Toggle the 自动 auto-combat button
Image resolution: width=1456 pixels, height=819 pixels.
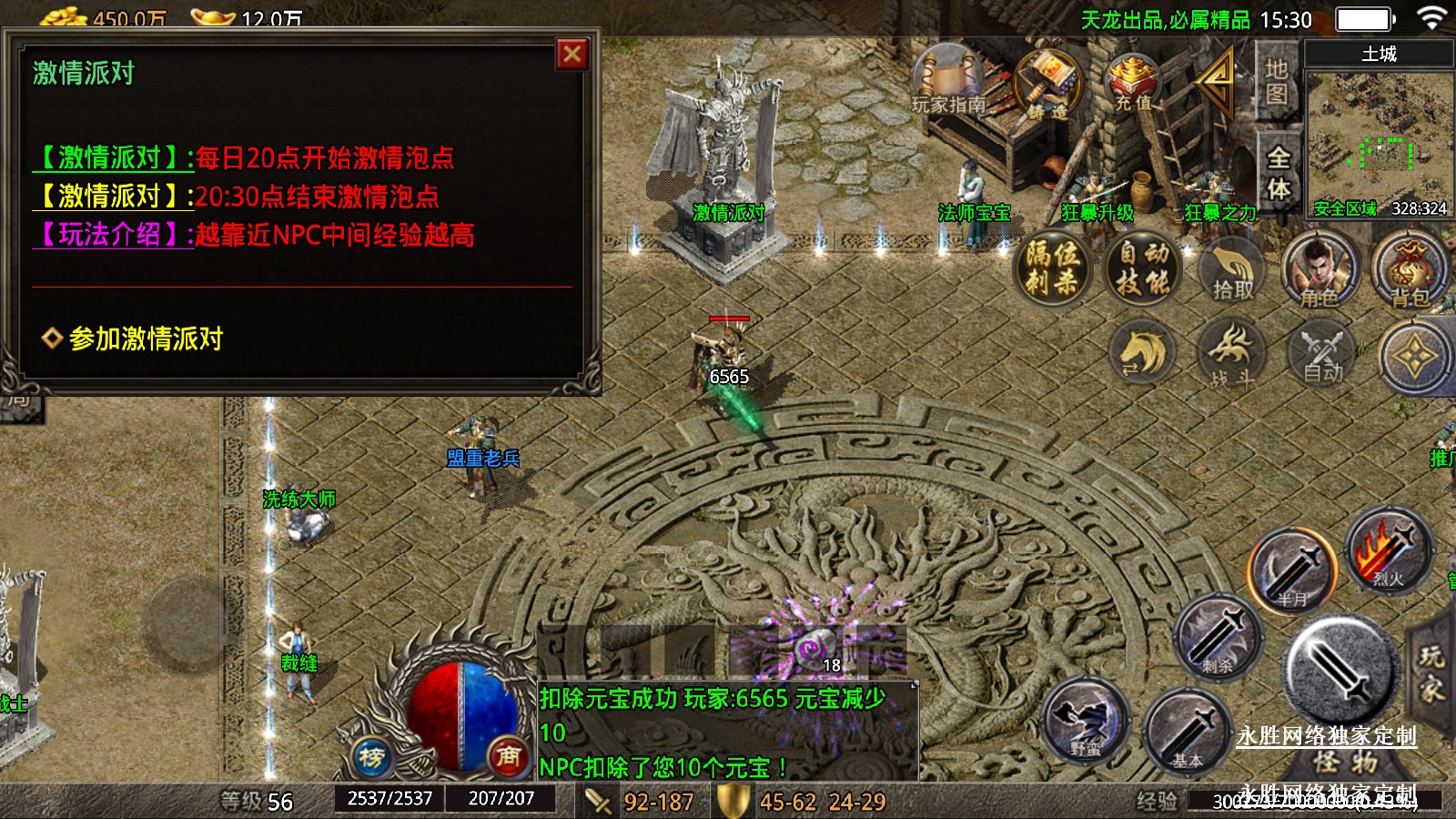pos(1322,353)
